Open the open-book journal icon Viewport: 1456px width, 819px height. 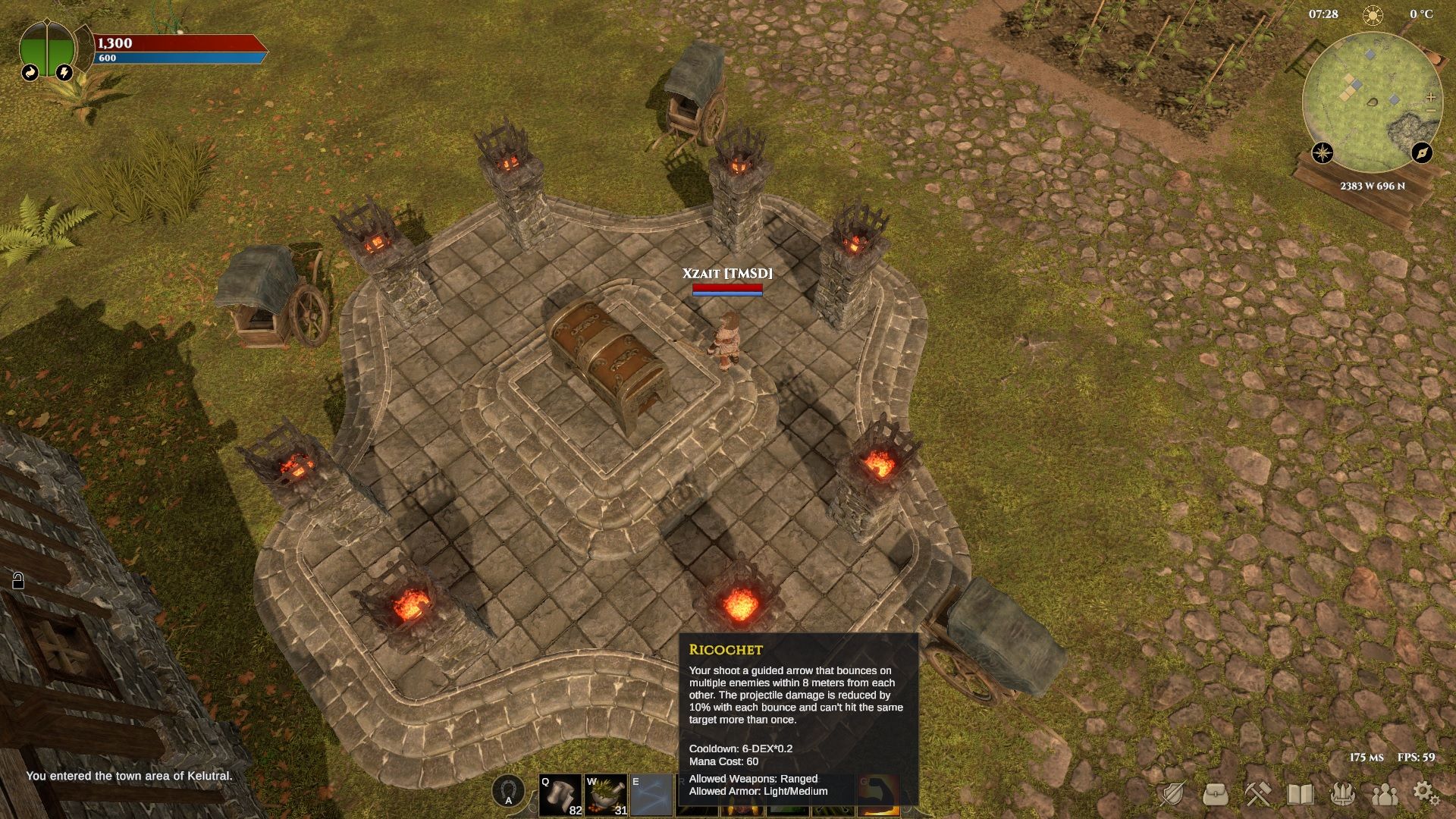coord(1301,794)
